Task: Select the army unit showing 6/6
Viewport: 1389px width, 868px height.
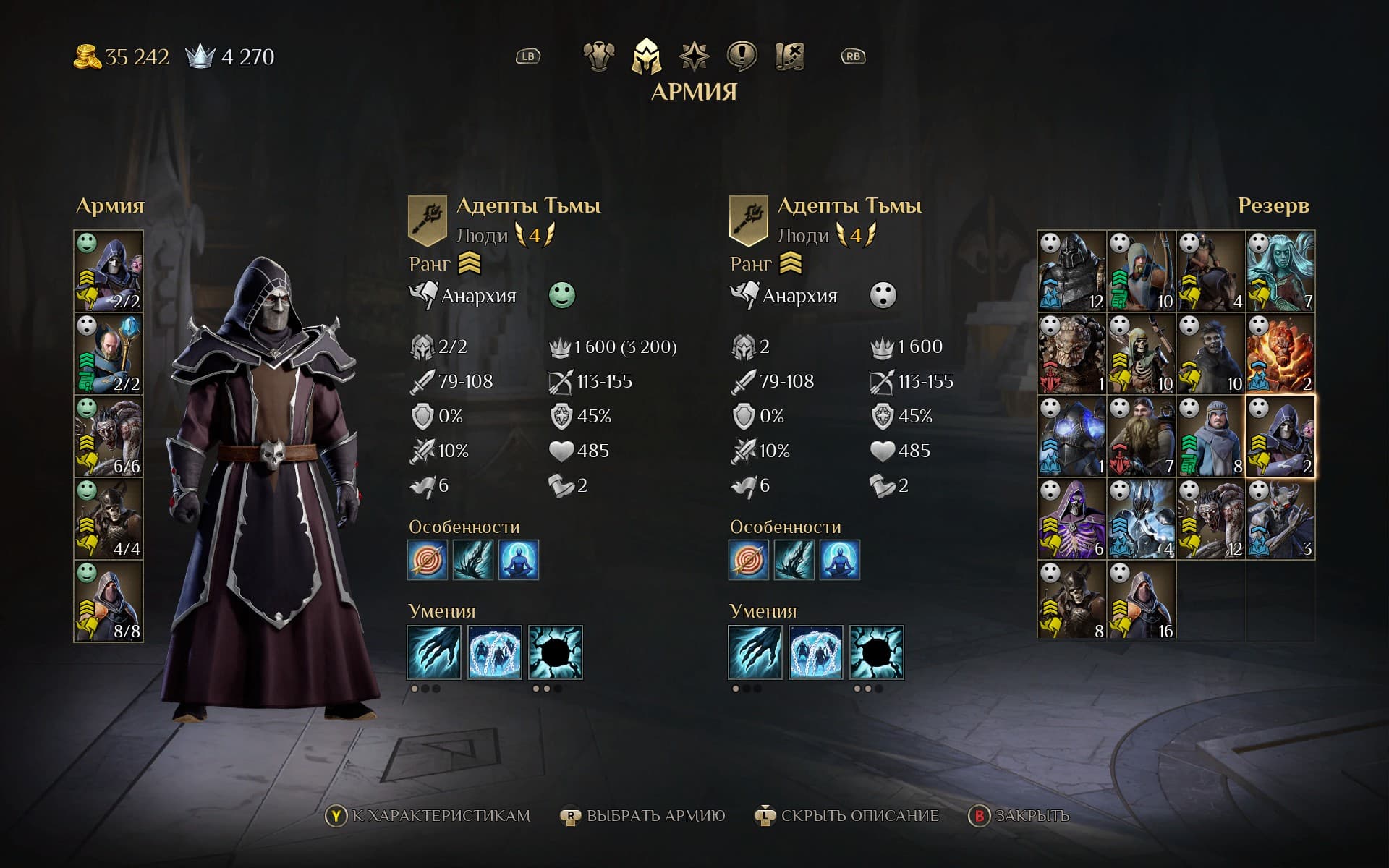Action: (109, 436)
